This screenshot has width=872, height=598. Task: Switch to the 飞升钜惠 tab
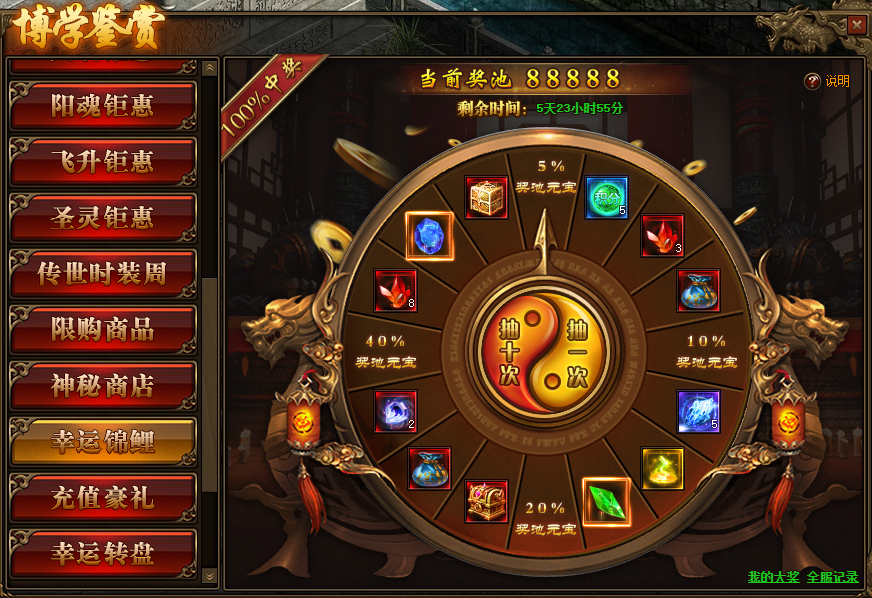[x=102, y=162]
